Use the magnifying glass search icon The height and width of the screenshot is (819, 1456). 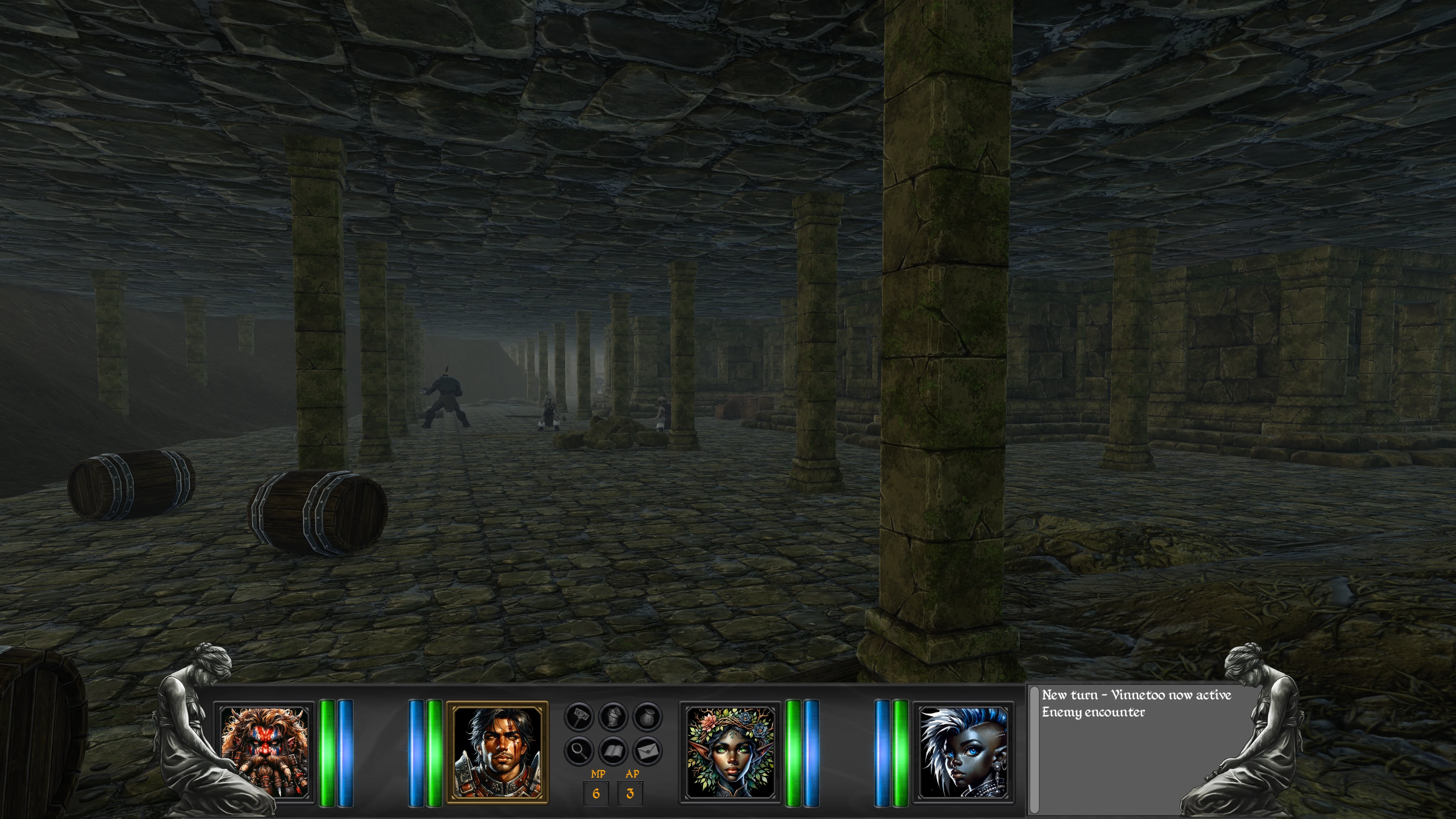(x=579, y=751)
